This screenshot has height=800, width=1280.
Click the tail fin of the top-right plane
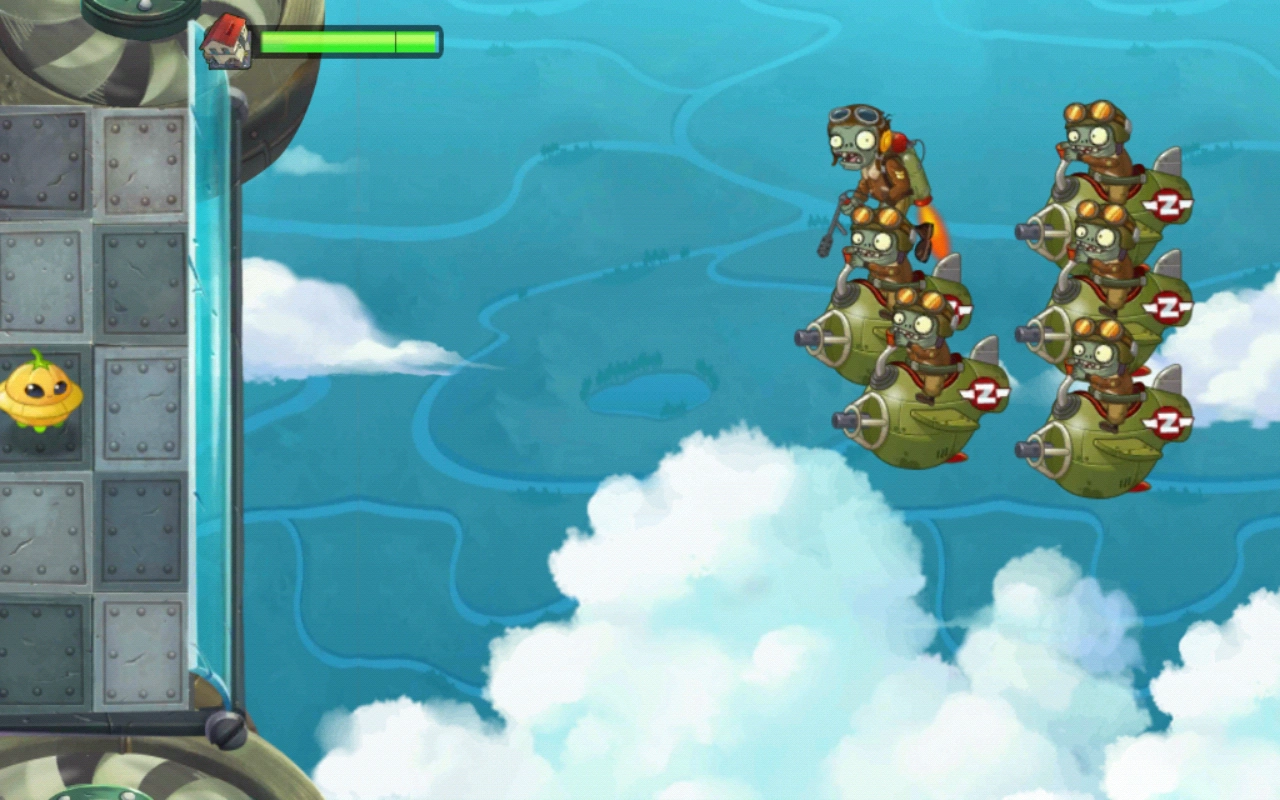(x=1167, y=160)
